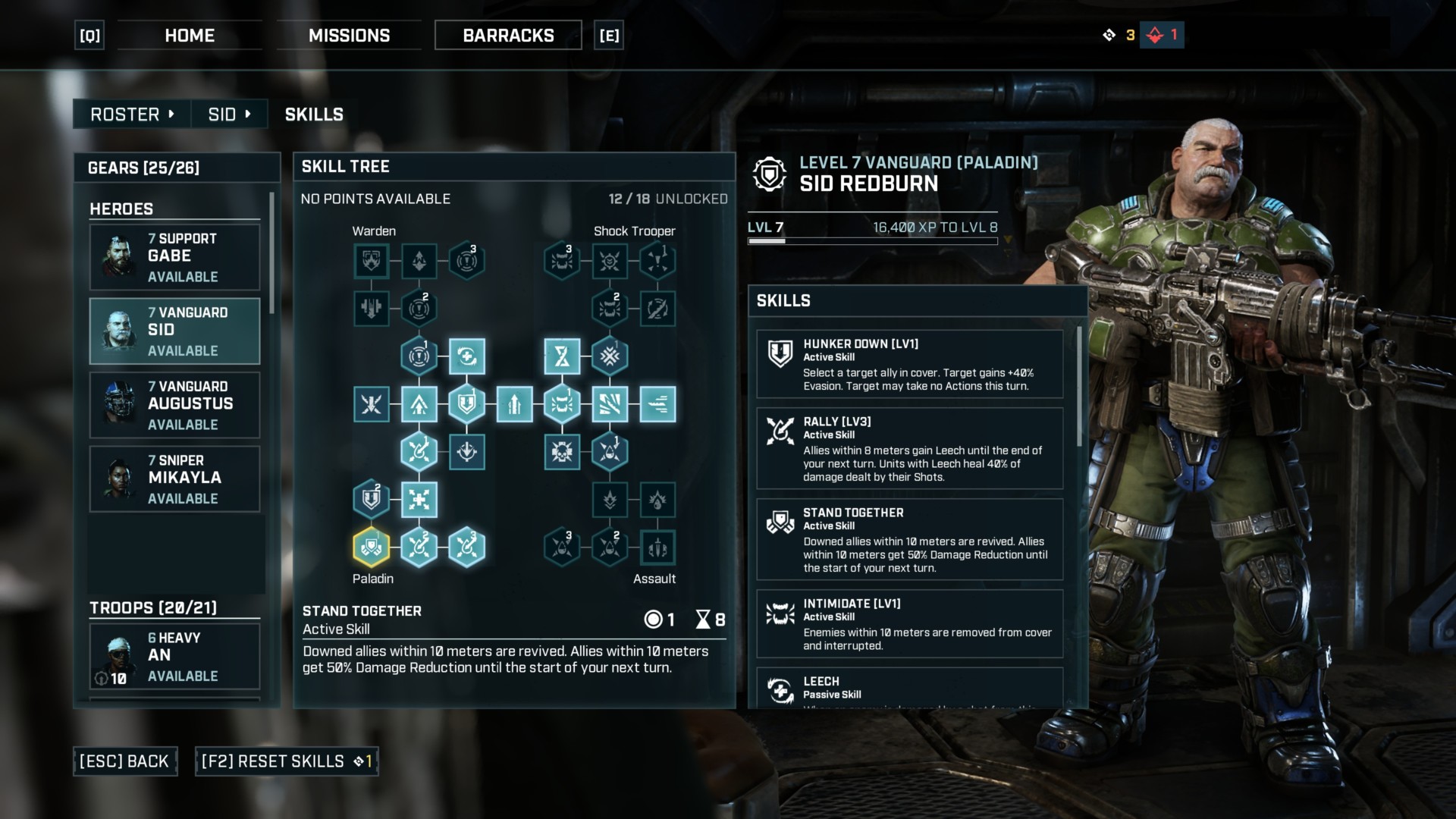Open the Home tab

click(x=190, y=36)
